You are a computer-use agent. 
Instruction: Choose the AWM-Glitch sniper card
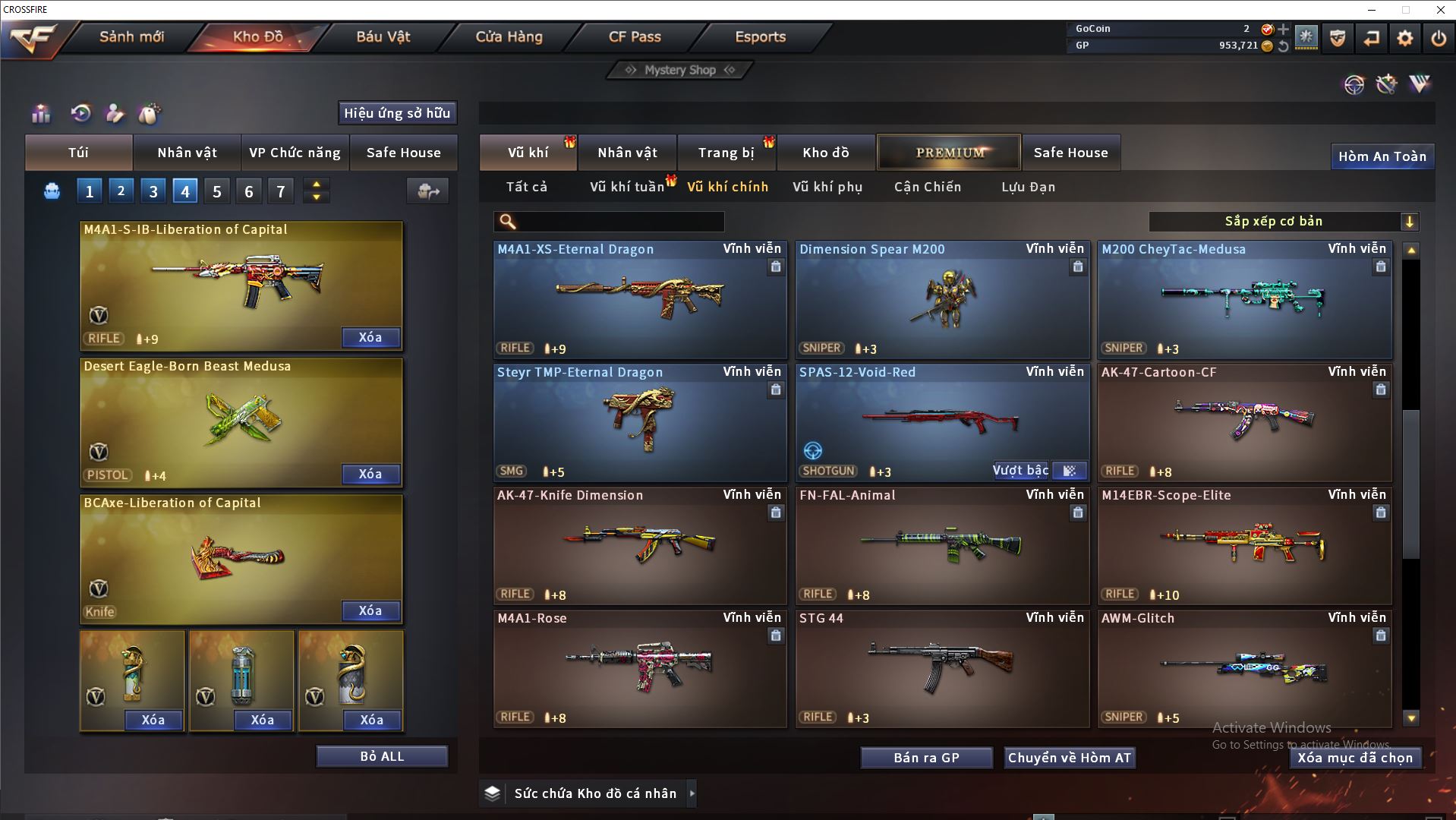1244,669
